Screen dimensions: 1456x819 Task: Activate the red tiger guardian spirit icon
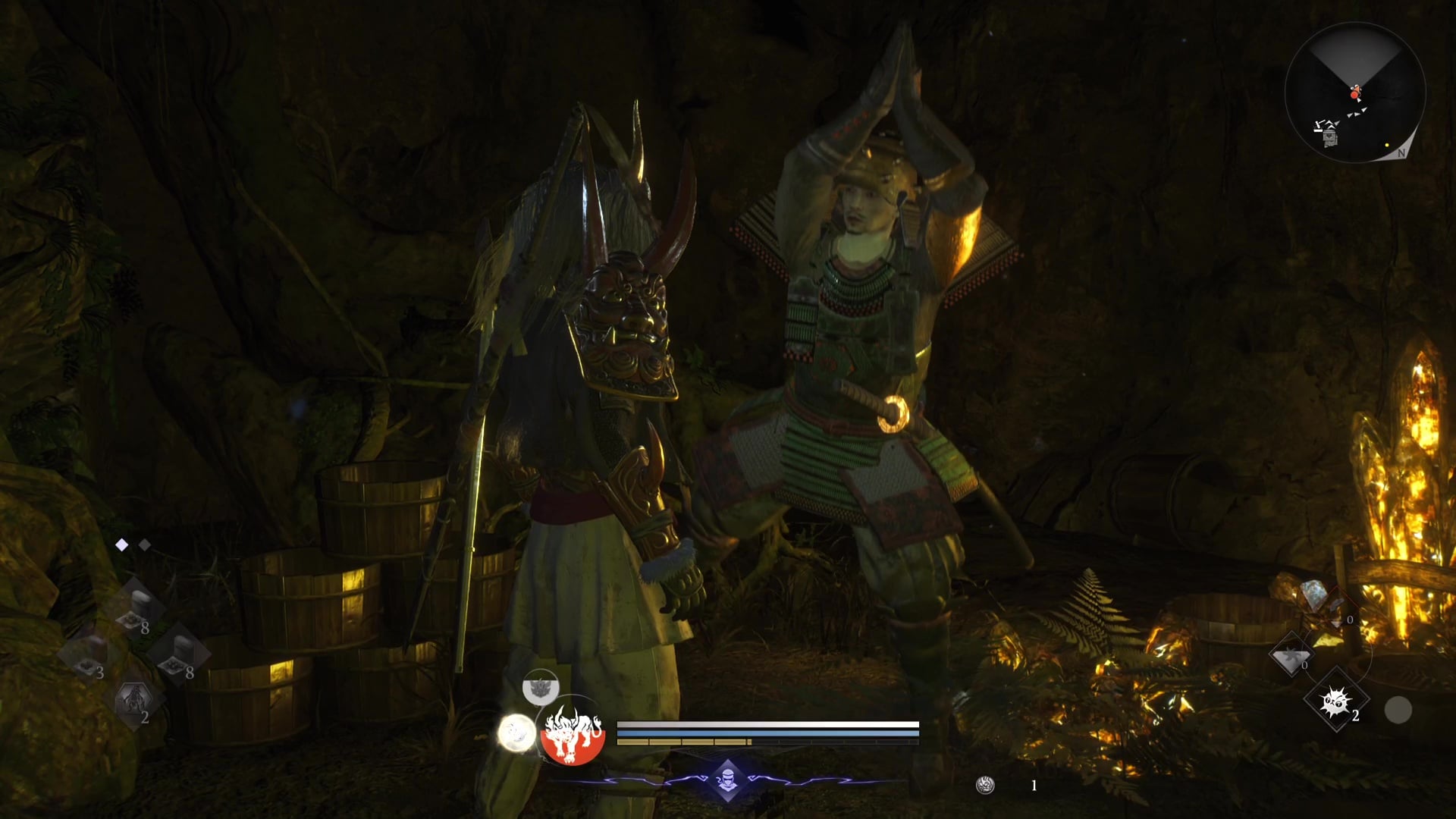[x=572, y=733]
